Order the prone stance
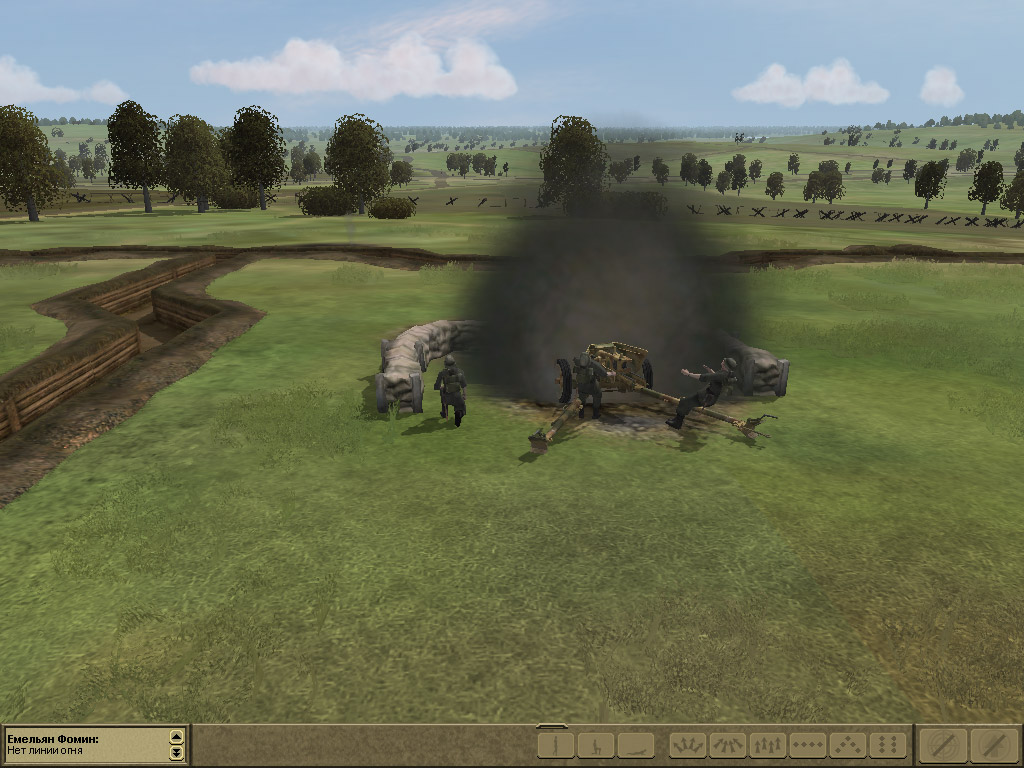 (x=635, y=745)
